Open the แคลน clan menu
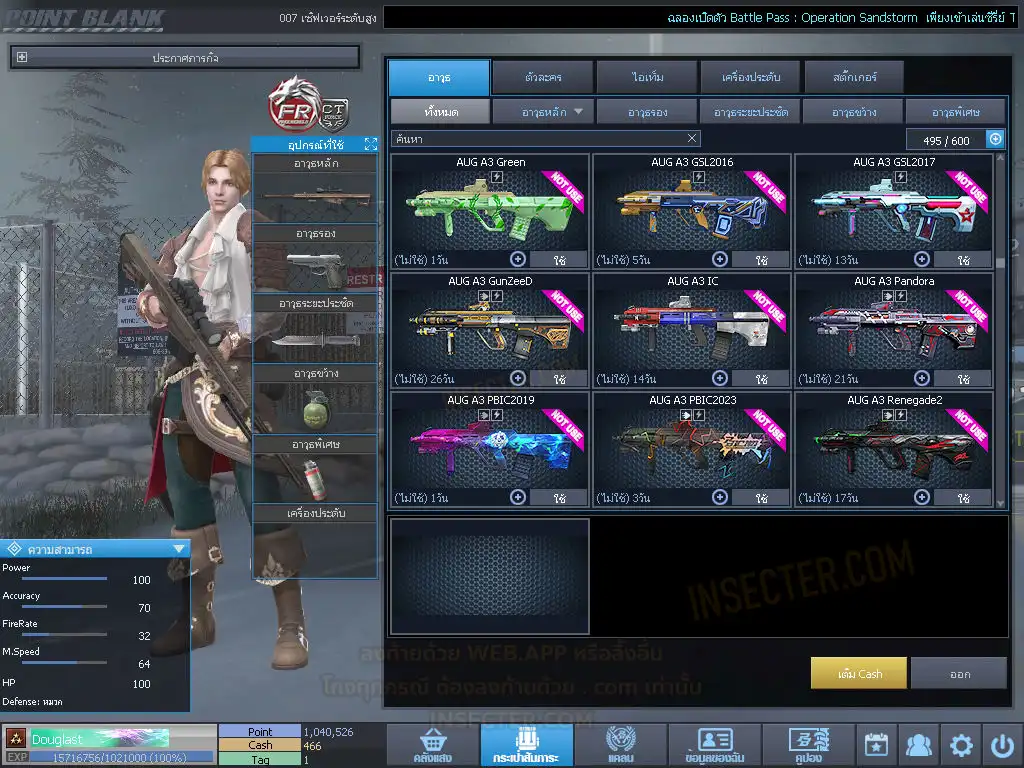Image resolution: width=1024 pixels, height=768 pixels. [620, 746]
